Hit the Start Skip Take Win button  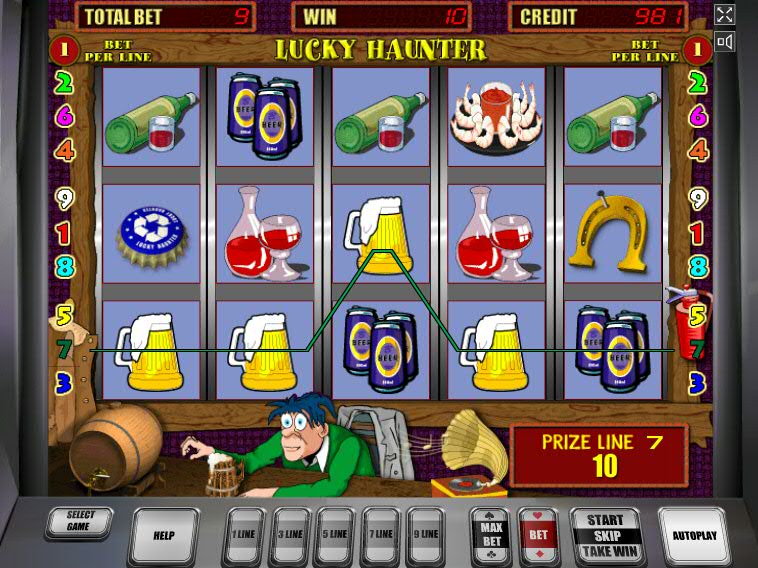click(x=605, y=535)
